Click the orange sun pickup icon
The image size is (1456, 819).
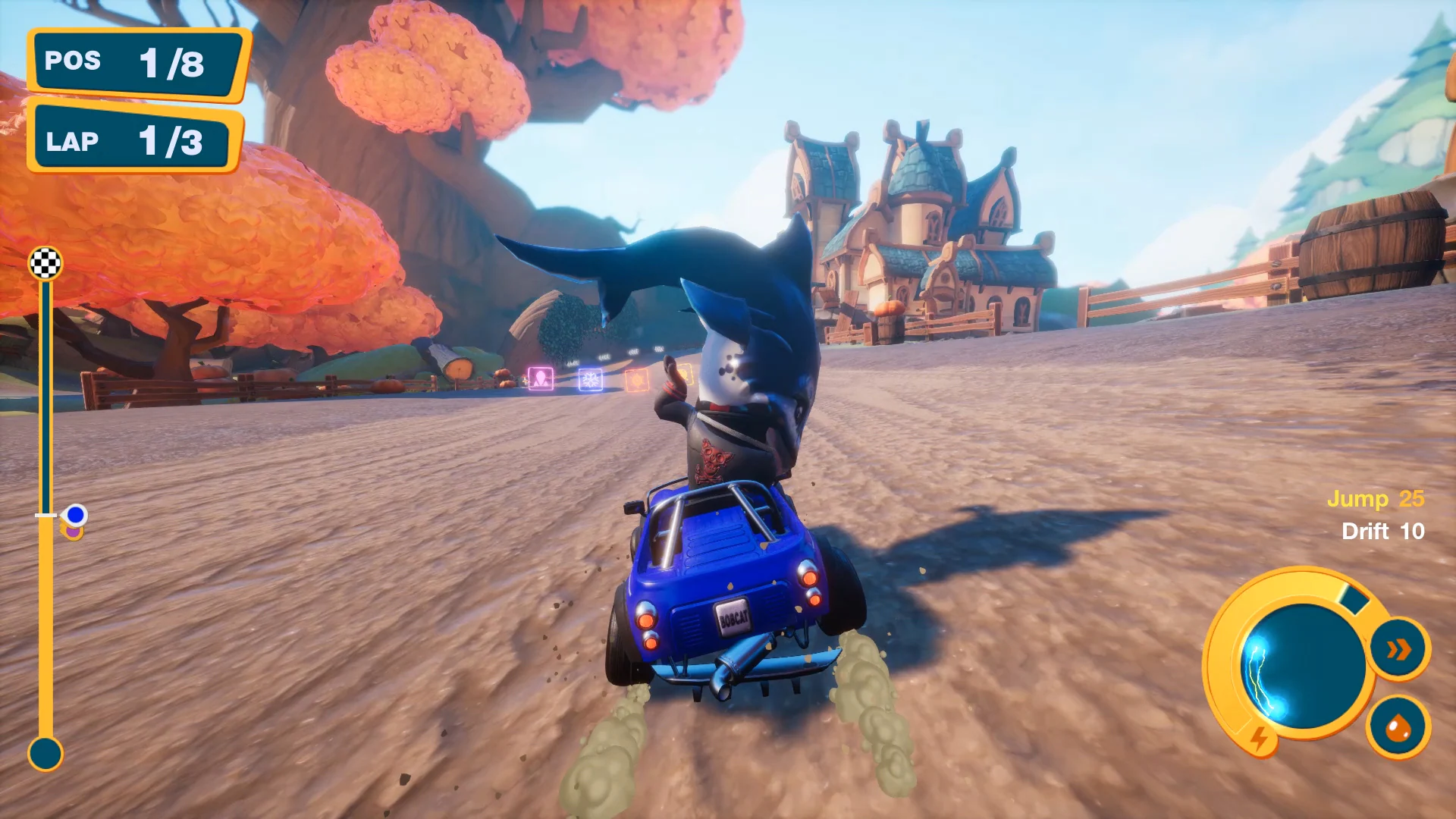click(637, 380)
